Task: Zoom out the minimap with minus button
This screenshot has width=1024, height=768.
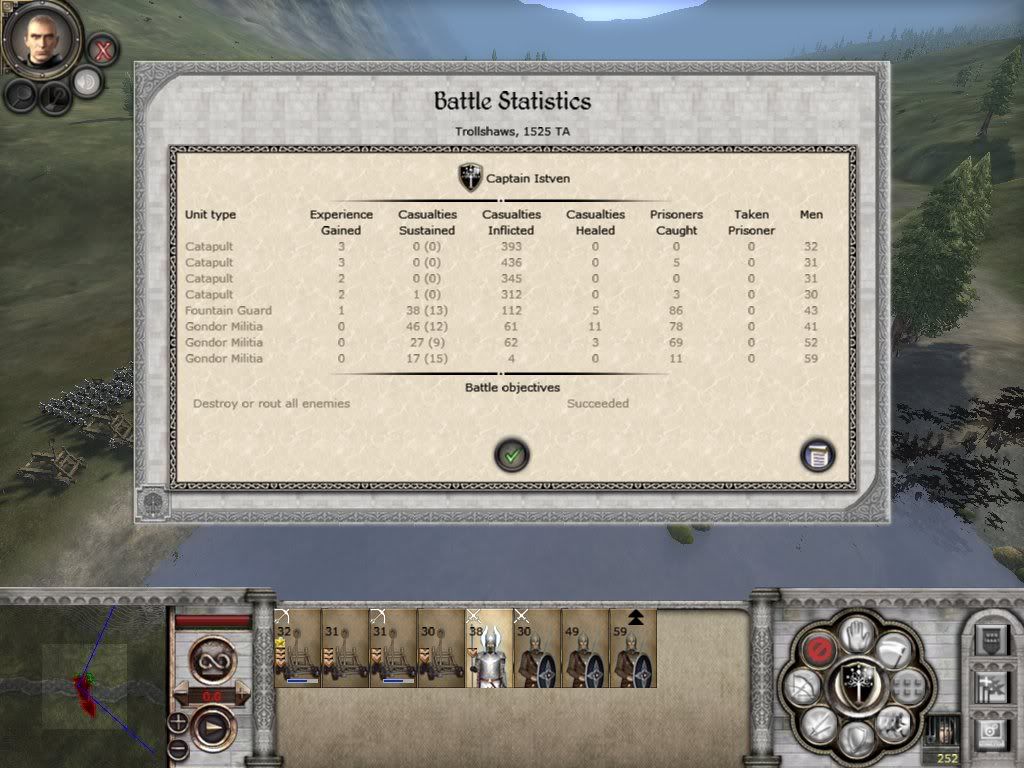Action: (178, 746)
